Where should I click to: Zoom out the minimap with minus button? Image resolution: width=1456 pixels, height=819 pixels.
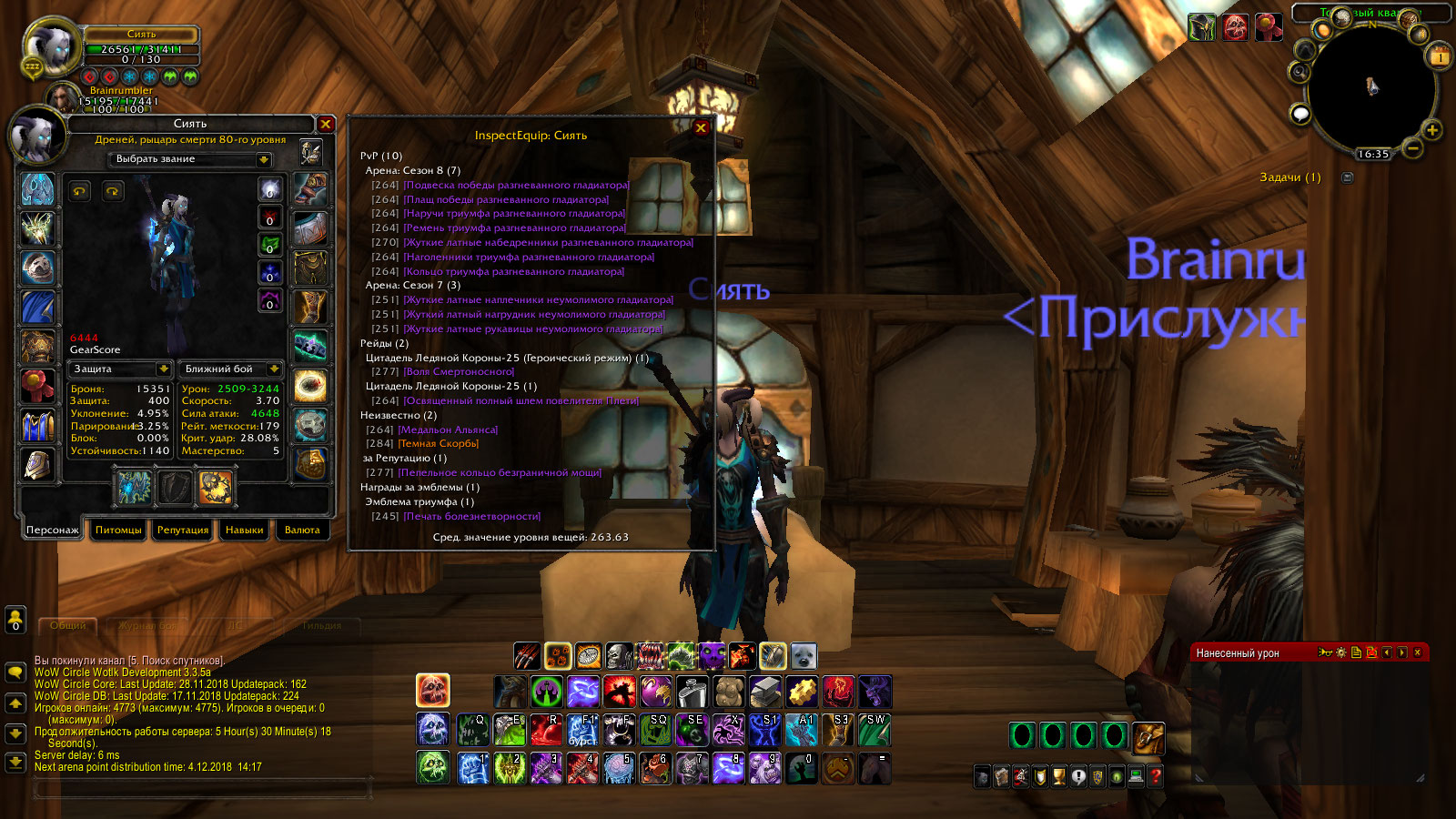1412,147
